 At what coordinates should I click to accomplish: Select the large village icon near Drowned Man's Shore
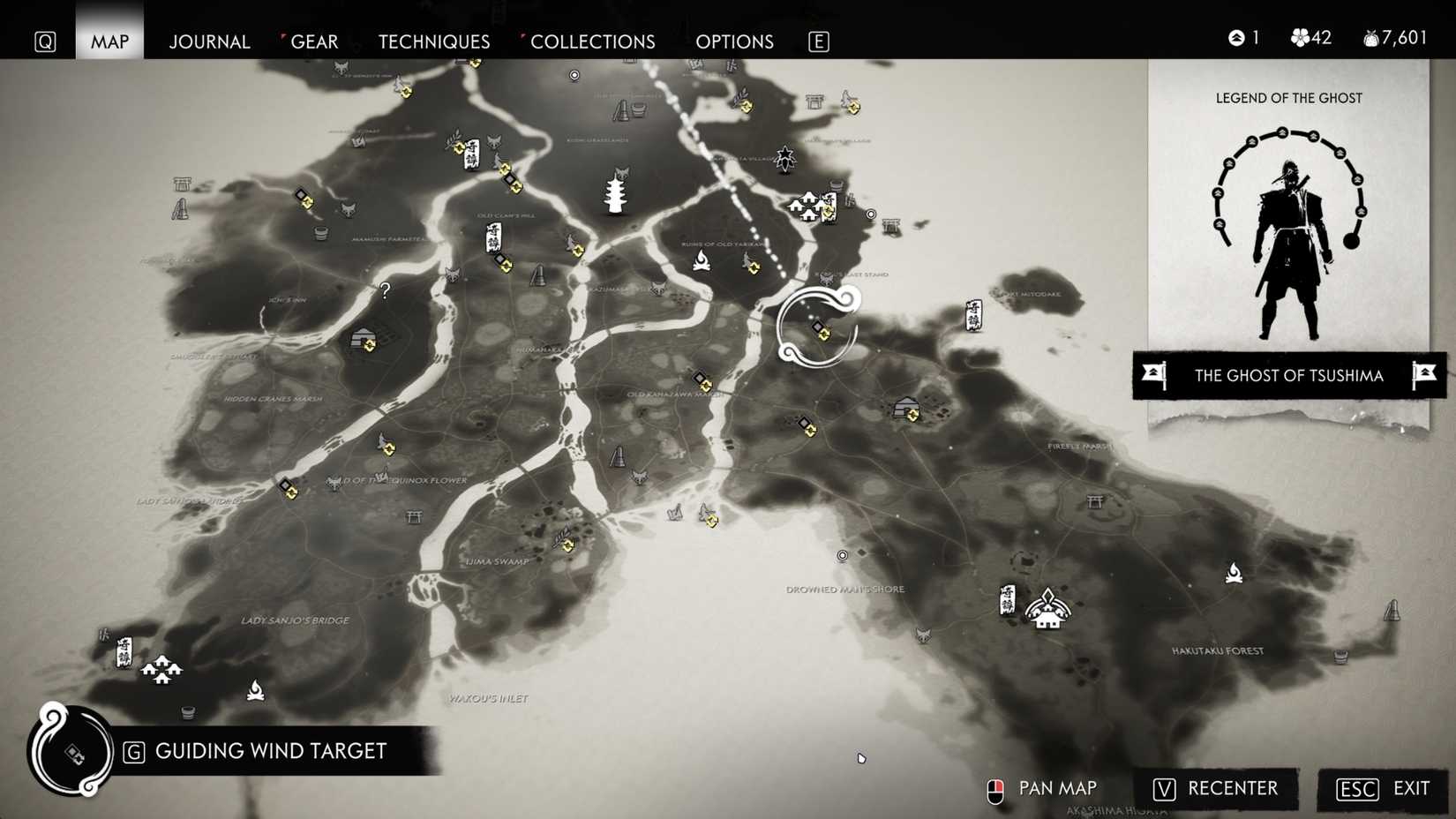(1048, 609)
